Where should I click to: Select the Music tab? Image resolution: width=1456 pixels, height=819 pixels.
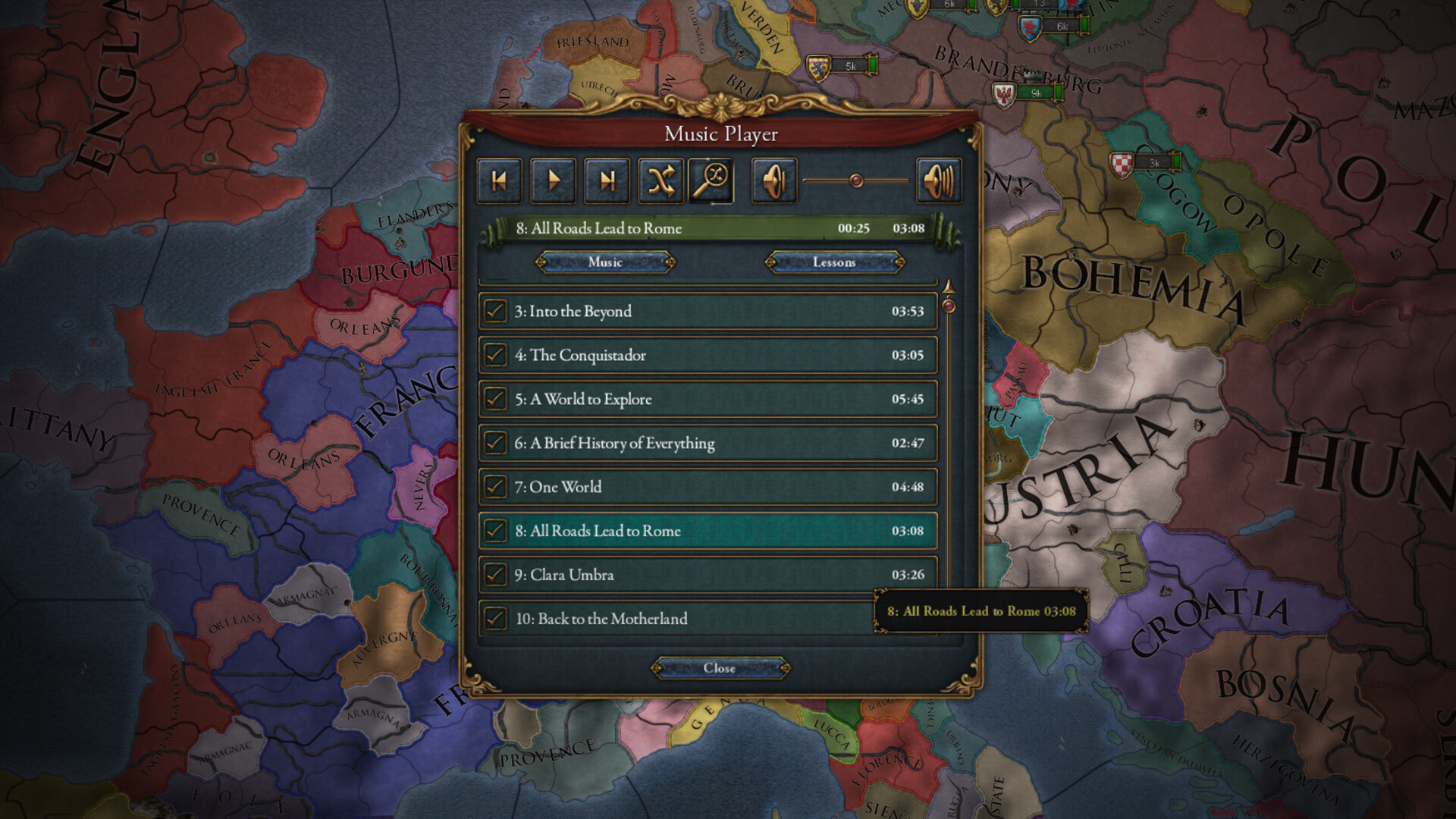(x=604, y=262)
